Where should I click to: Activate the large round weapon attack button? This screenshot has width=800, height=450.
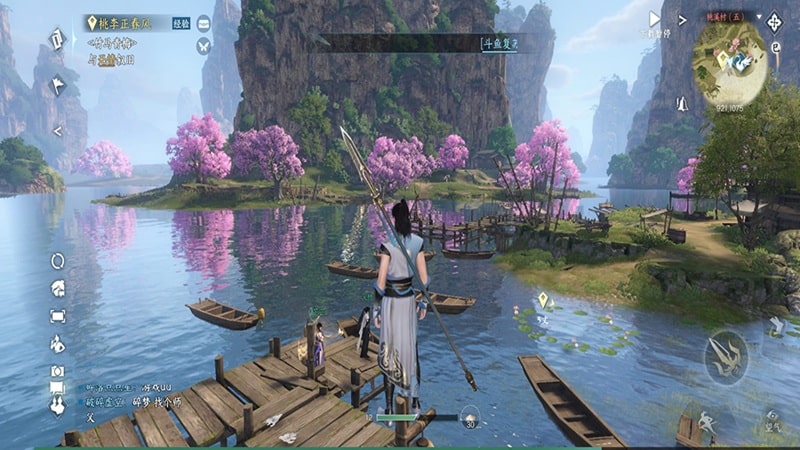725,356
